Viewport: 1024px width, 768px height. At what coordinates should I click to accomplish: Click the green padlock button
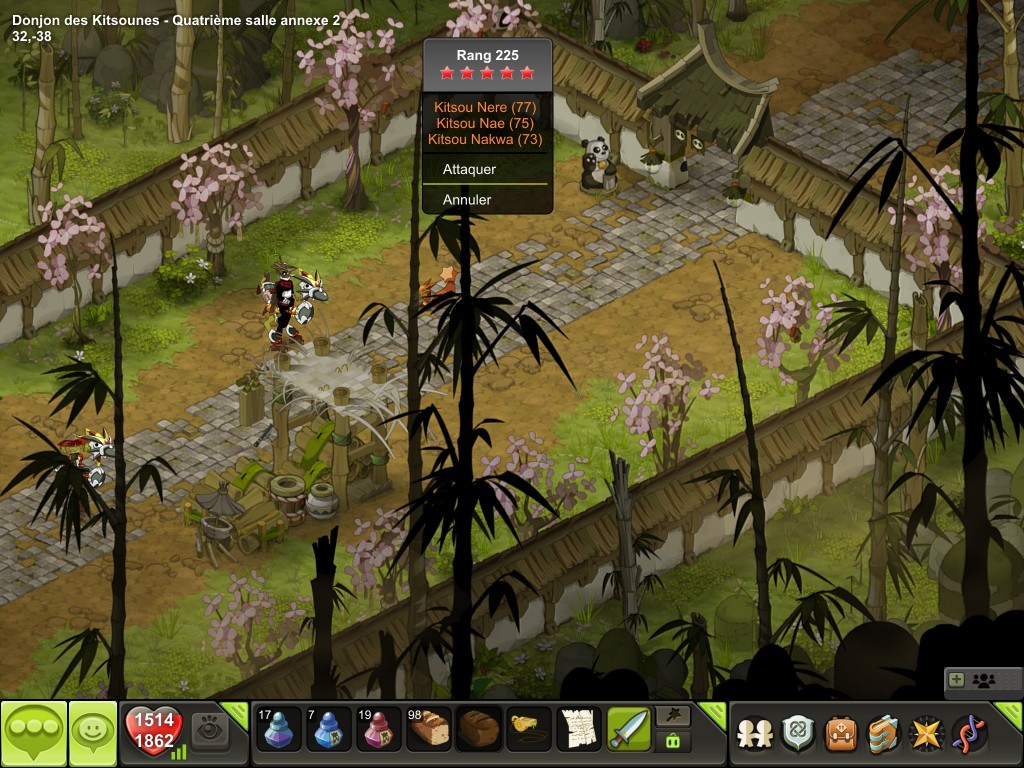[671, 742]
